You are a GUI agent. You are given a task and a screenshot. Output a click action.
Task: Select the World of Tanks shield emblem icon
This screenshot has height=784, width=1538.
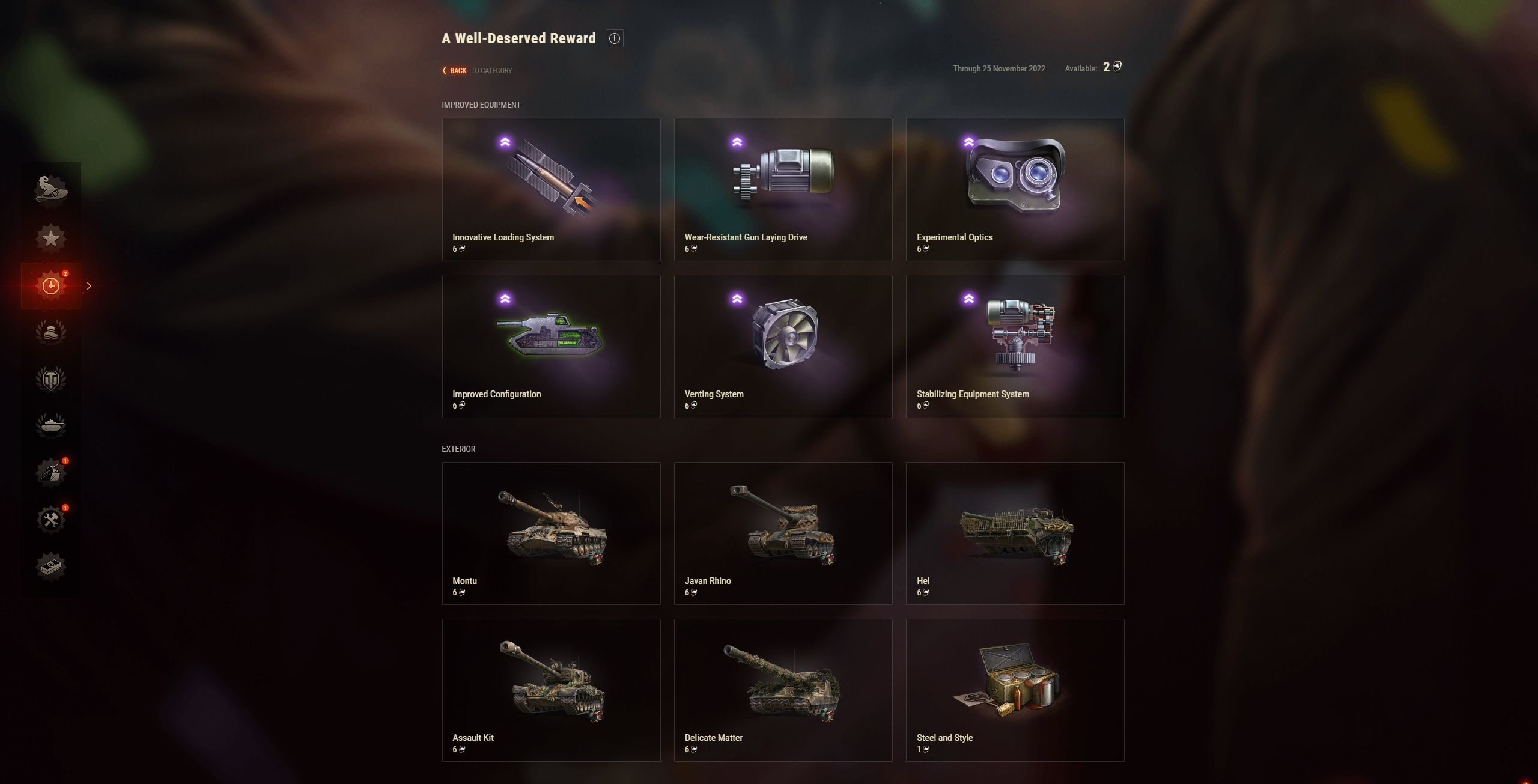click(51, 379)
